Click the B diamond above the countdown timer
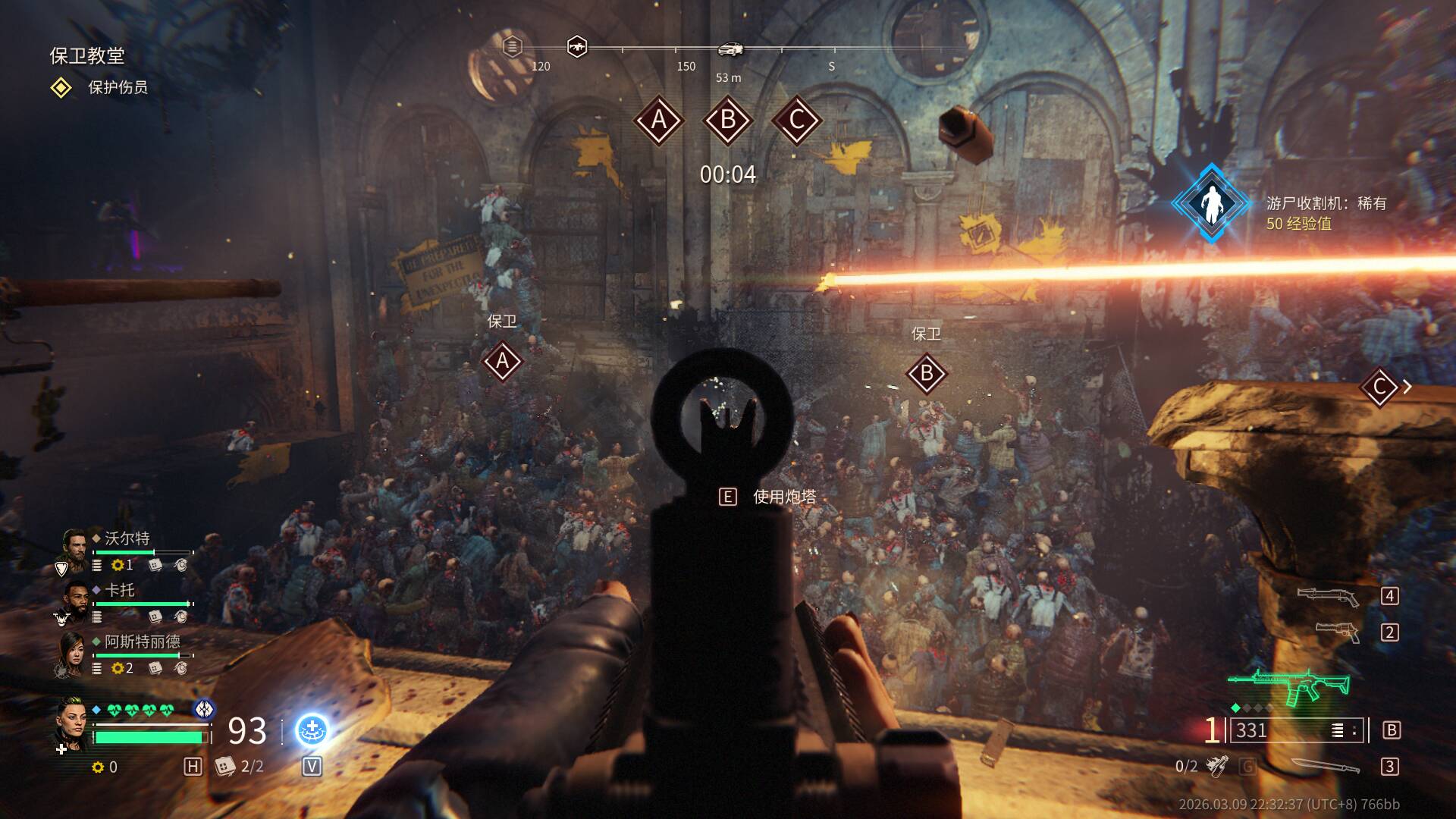 pyautogui.click(x=728, y=120)
